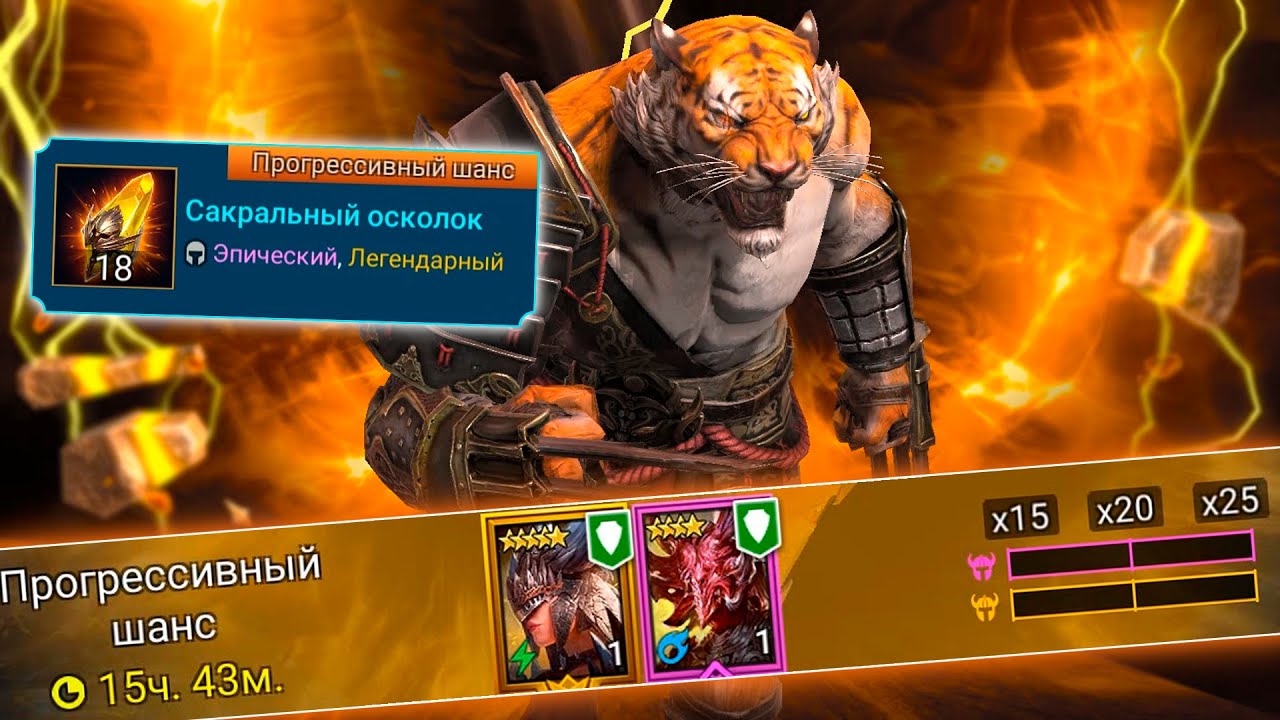1280x720 pixels.
Task: Click the orange helmet milestone icon
Action: pos(984,605)
